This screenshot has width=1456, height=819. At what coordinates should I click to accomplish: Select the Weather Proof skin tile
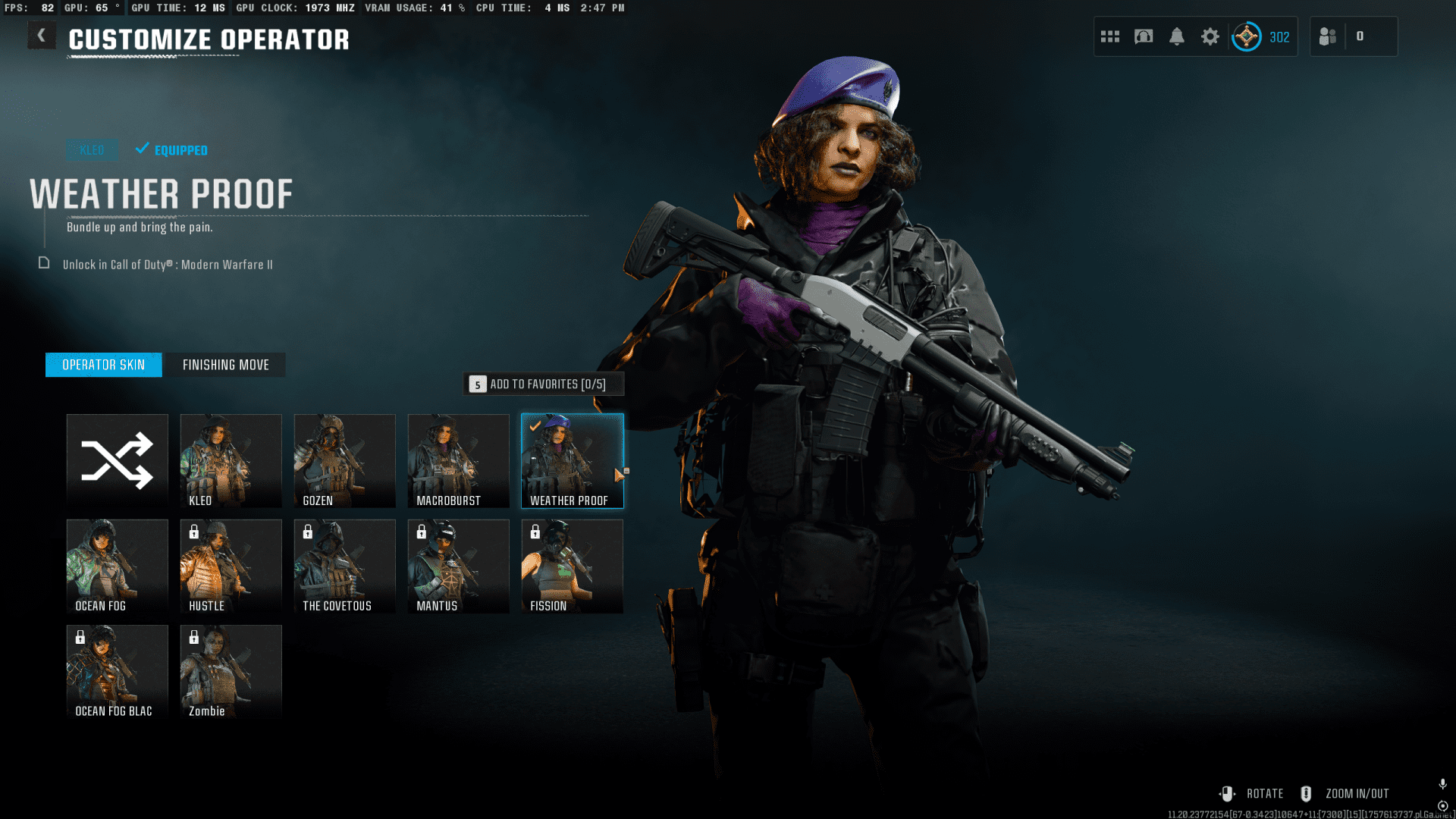pyautogui.click(x=573, y=460)
